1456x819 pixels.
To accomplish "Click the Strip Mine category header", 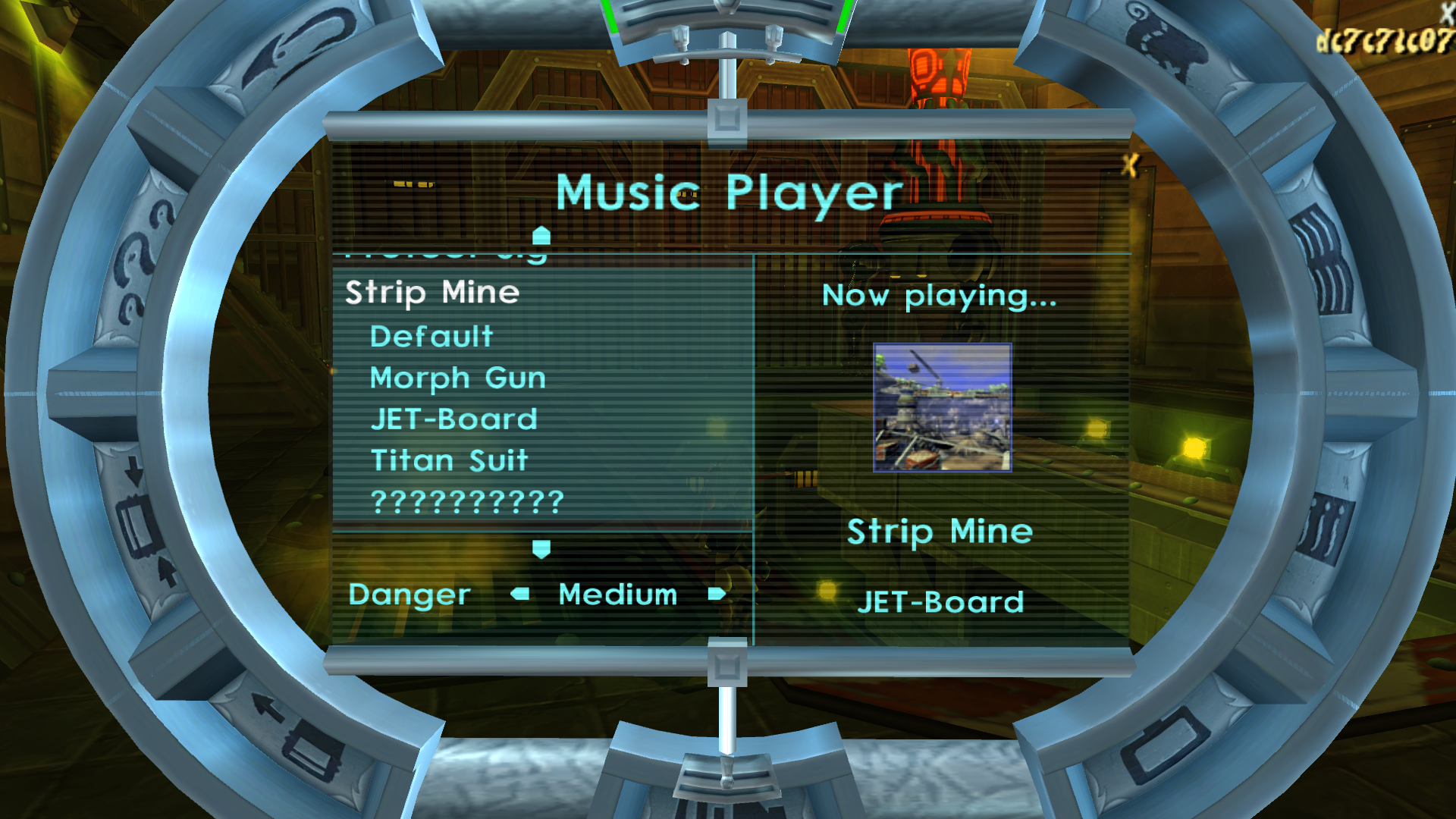I will pyautogui.click(x=432, y=293).
